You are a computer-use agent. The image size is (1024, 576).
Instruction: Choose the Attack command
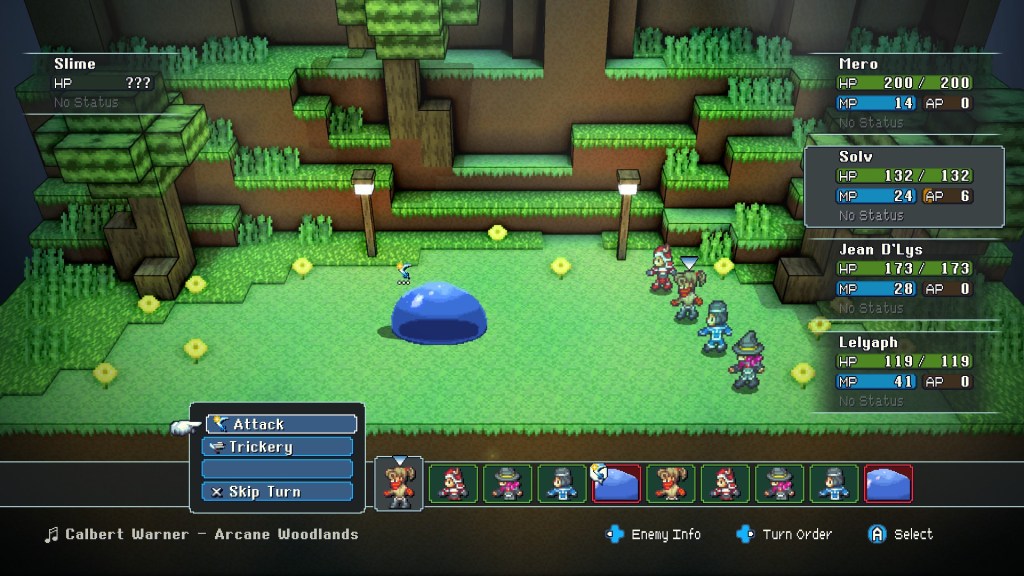[281, 424]
